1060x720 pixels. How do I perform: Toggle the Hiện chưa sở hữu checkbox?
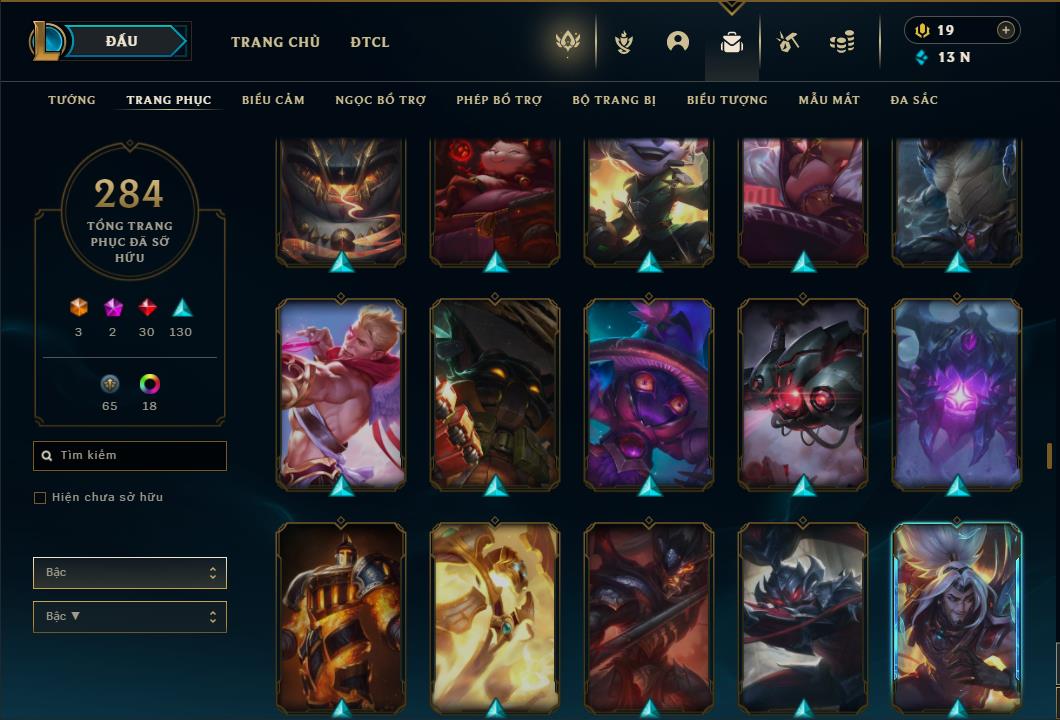(40, 498)
